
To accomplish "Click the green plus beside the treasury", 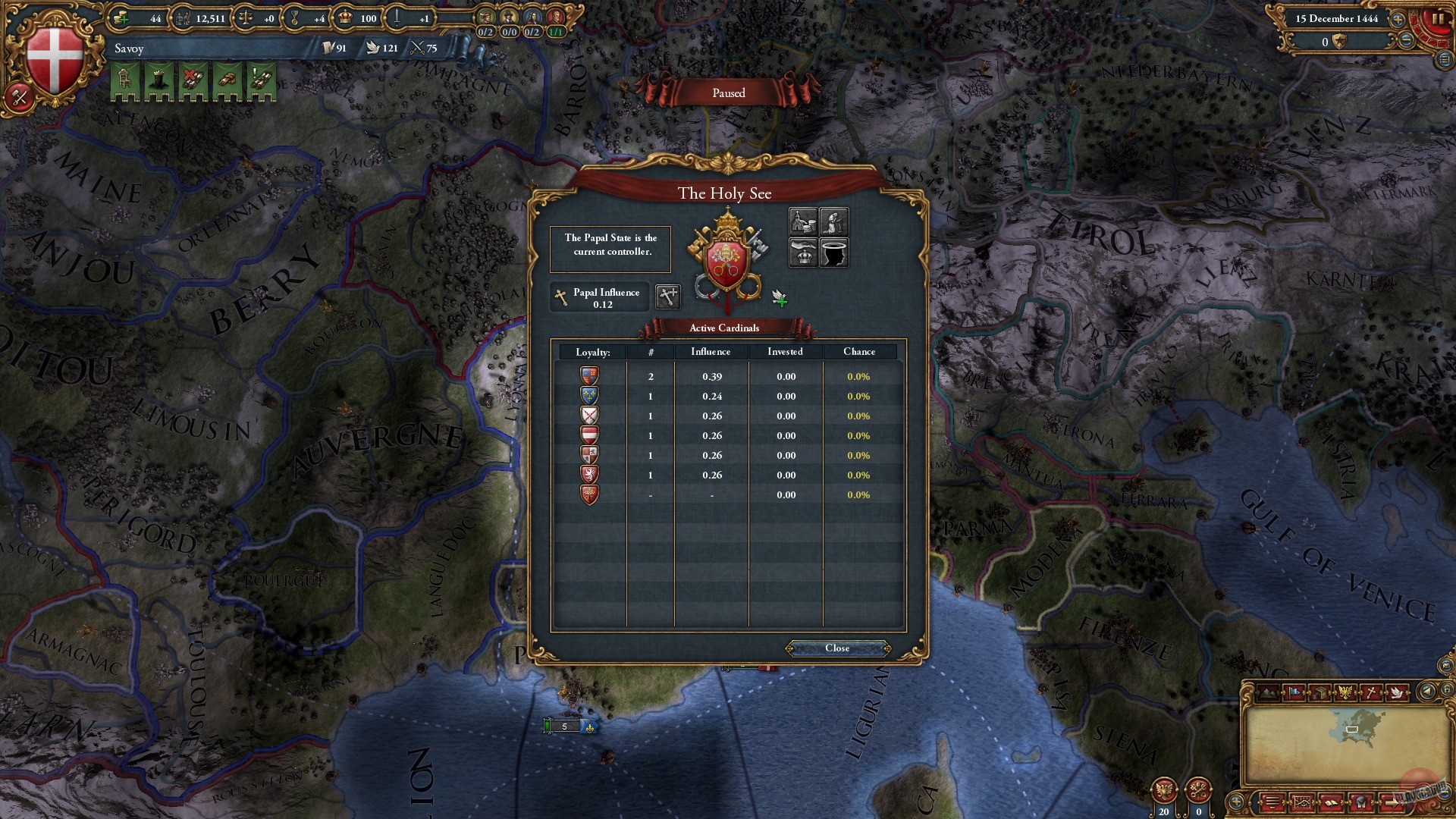I will tap(124, 20).
